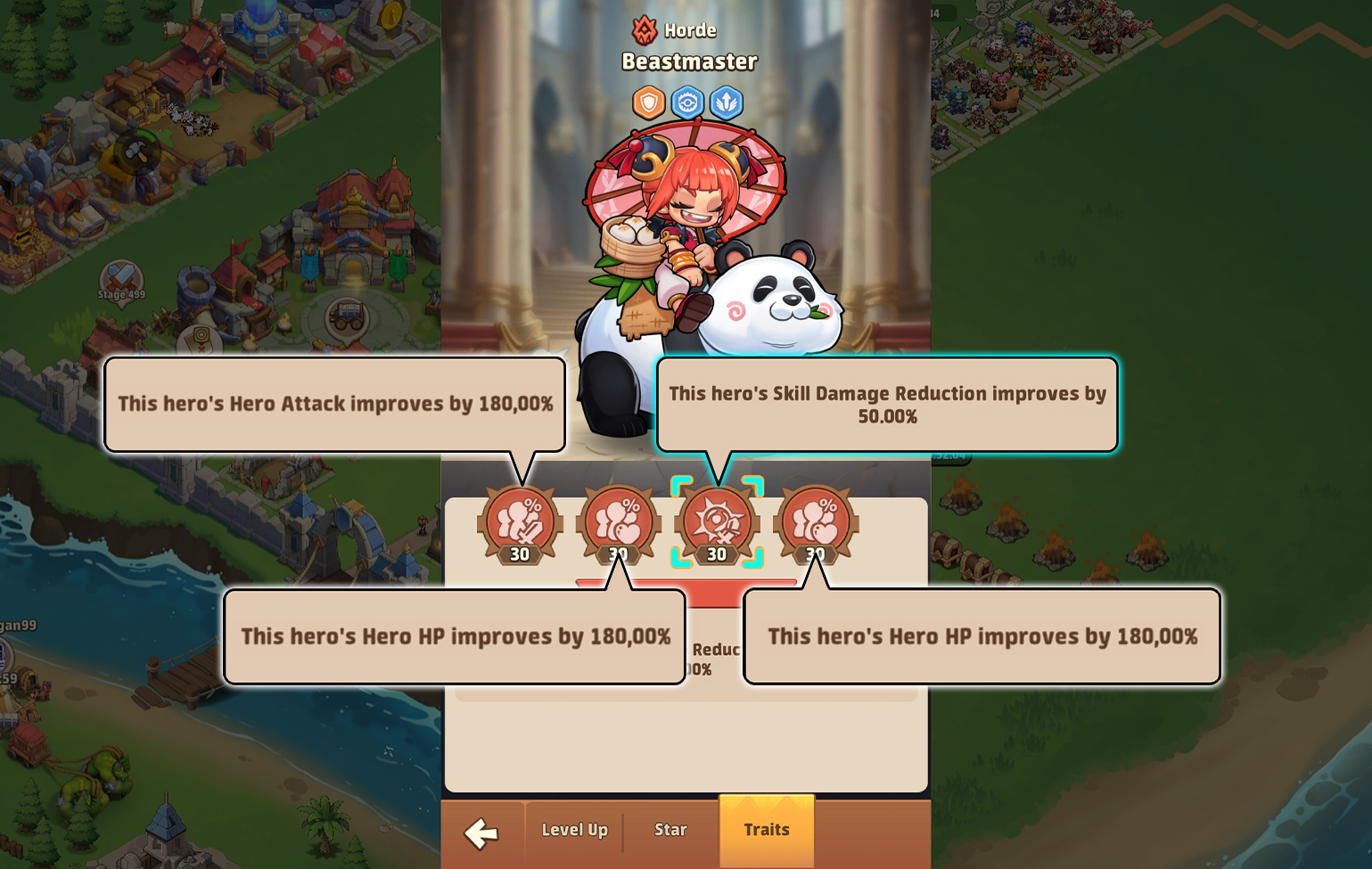
Task: Switch to the Level Up tab
Action: pyautogui.click(x=574, y=830)
